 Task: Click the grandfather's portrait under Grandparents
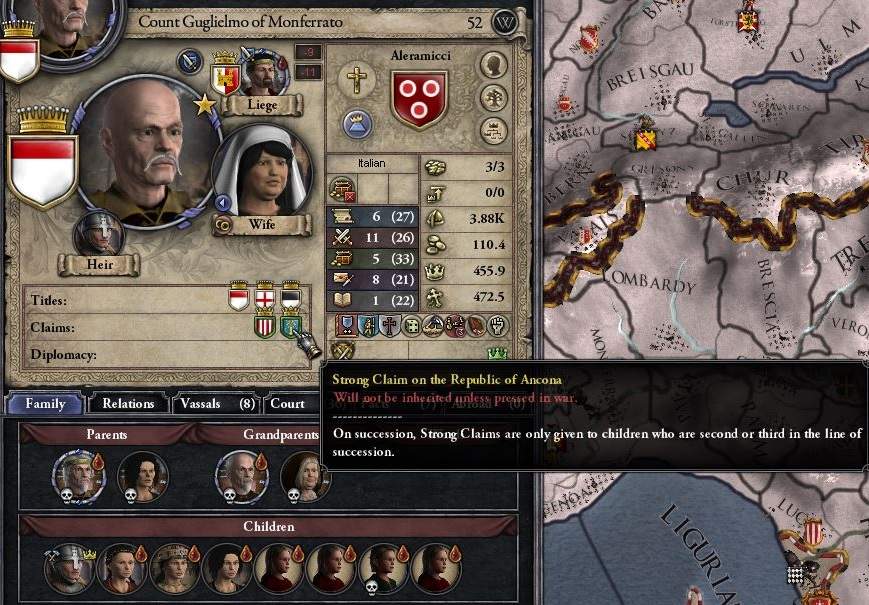click(242, 476)
